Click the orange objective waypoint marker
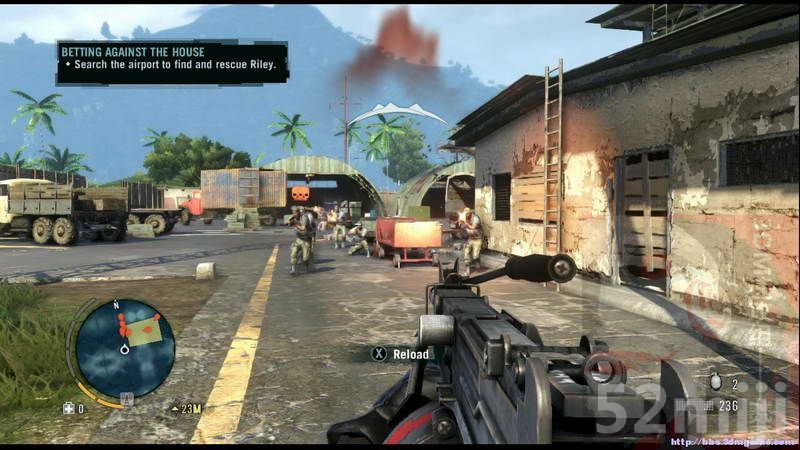This screenshot has height=450, width=800. (x=299, y=193)
